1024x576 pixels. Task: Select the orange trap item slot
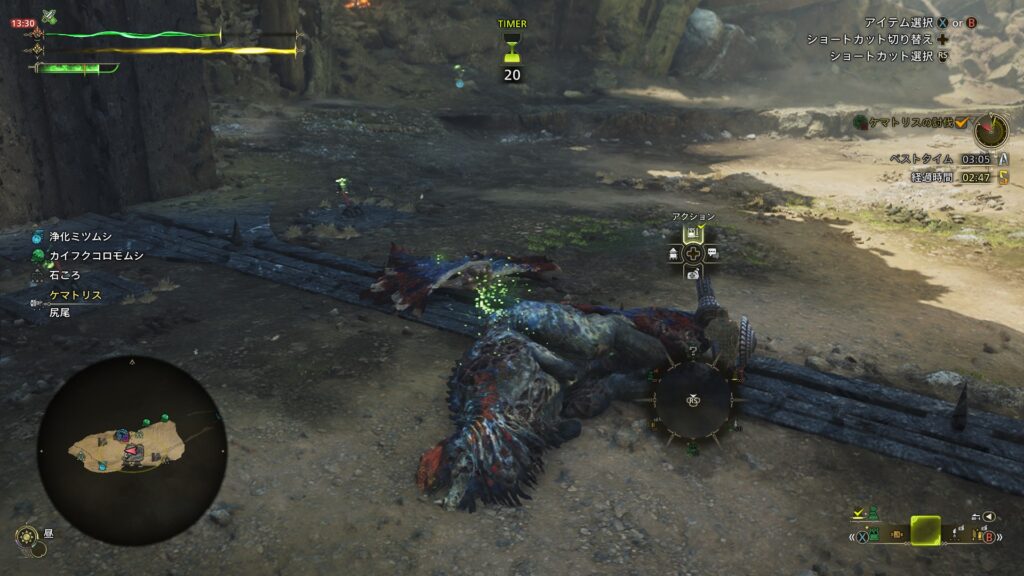point(896,535)
